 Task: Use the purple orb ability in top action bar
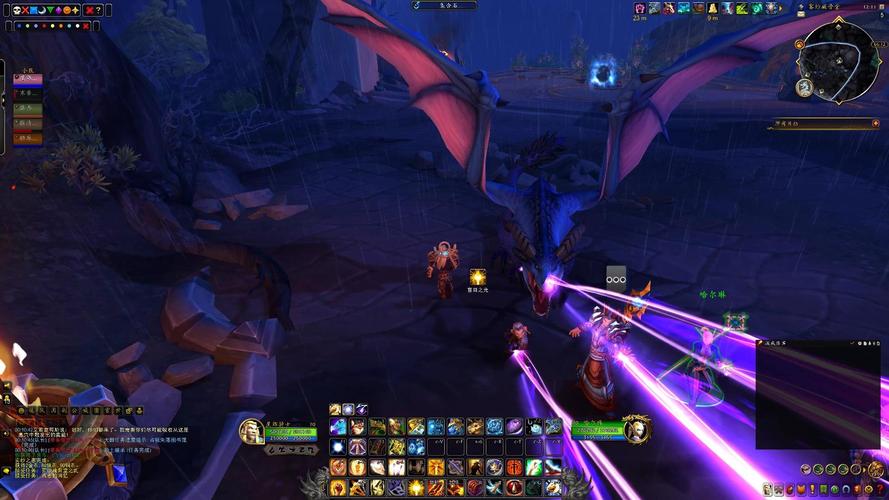coord(514,427)
